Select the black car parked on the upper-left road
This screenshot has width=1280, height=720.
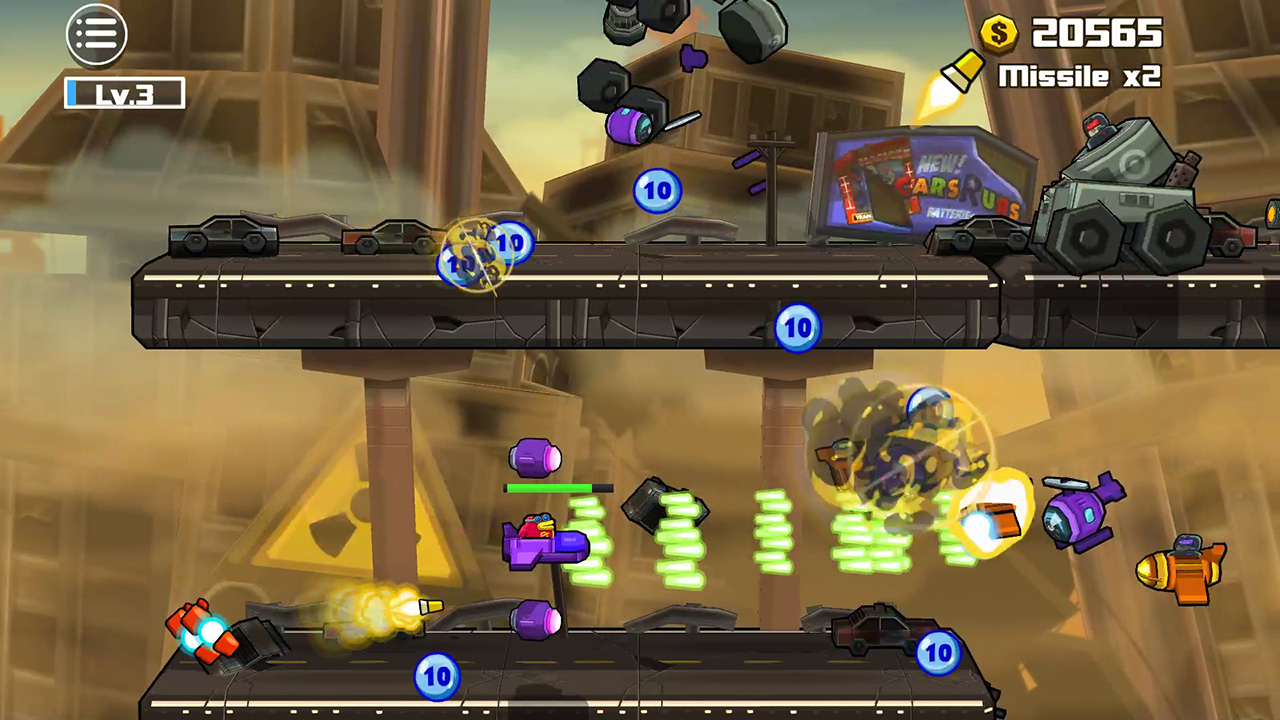222,238
